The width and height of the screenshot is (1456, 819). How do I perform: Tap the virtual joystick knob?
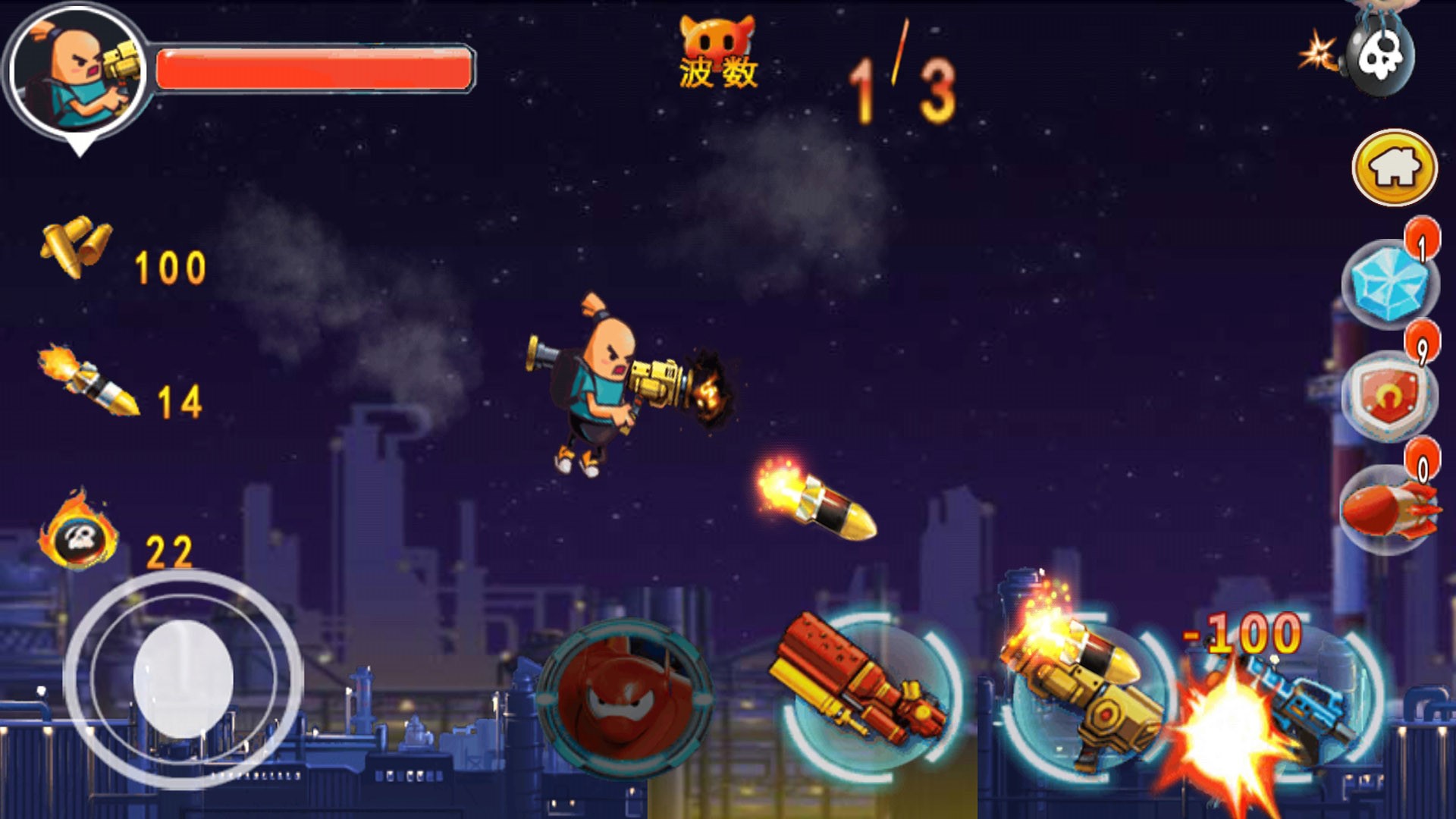[183, 679]
